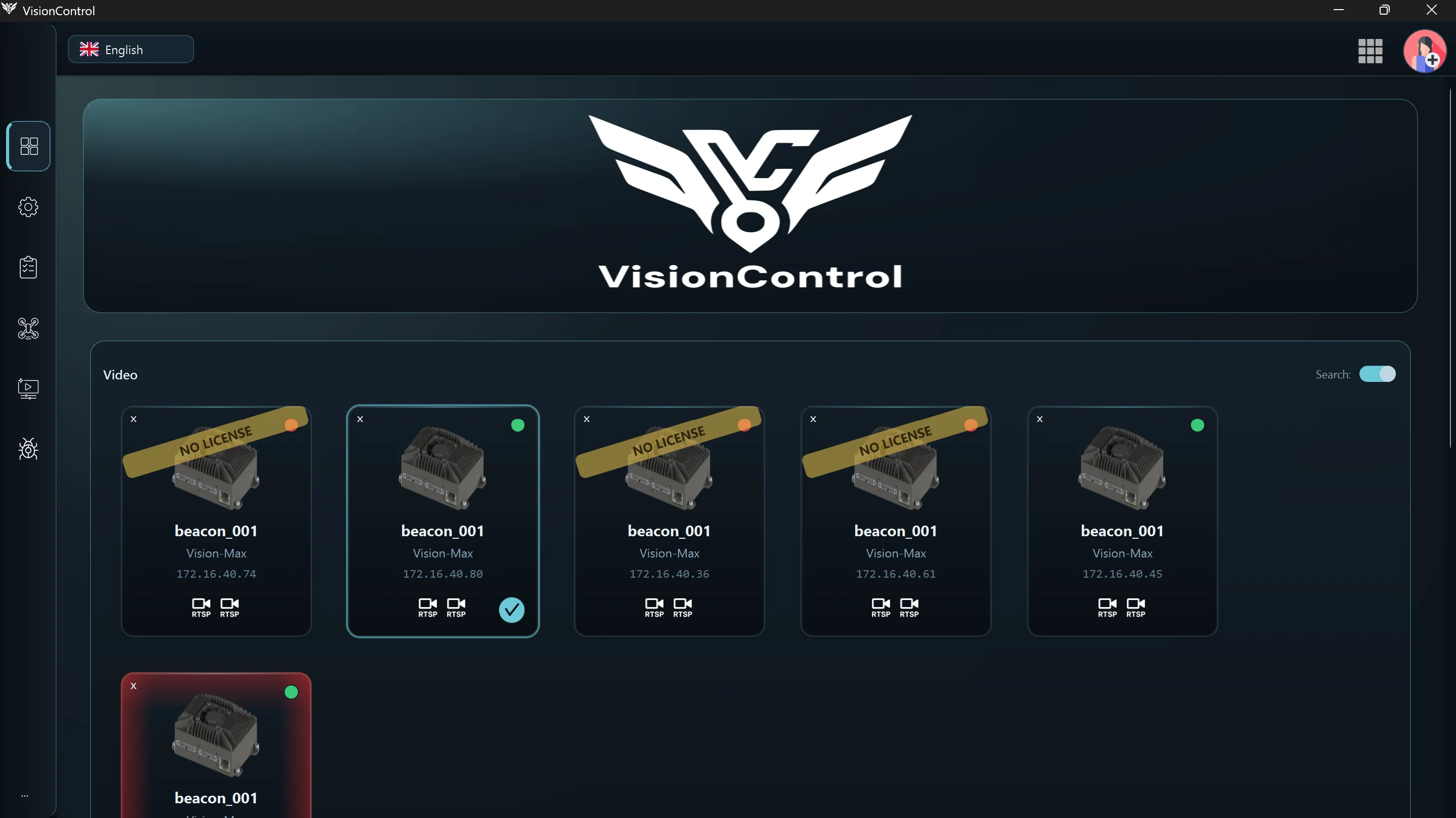The height and width of the screenshot is (818, 1456).
Task: Open the checklist panel from the sidebar
Action: point(28,268)
